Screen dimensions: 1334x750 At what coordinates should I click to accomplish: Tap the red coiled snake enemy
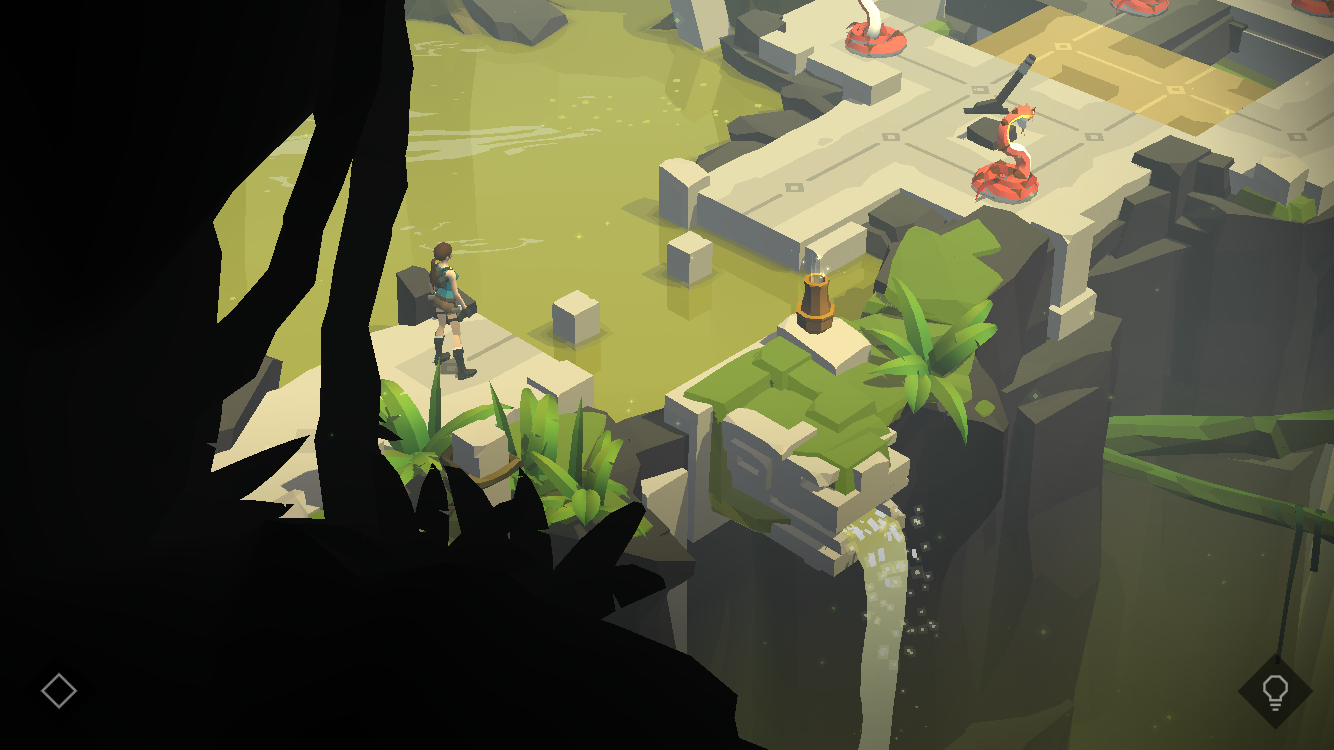[x=1005, y=180]
